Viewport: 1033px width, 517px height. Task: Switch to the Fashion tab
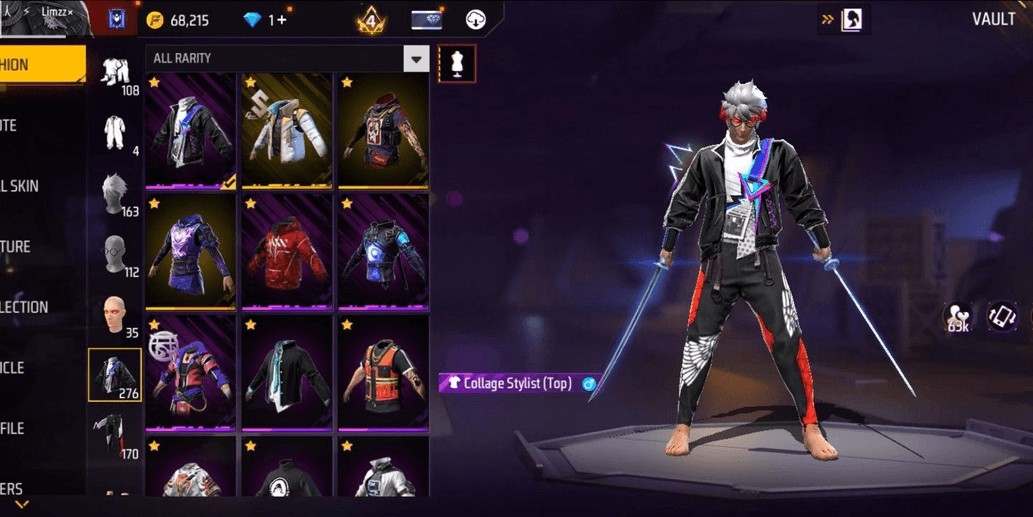click(x=40, y=65)
